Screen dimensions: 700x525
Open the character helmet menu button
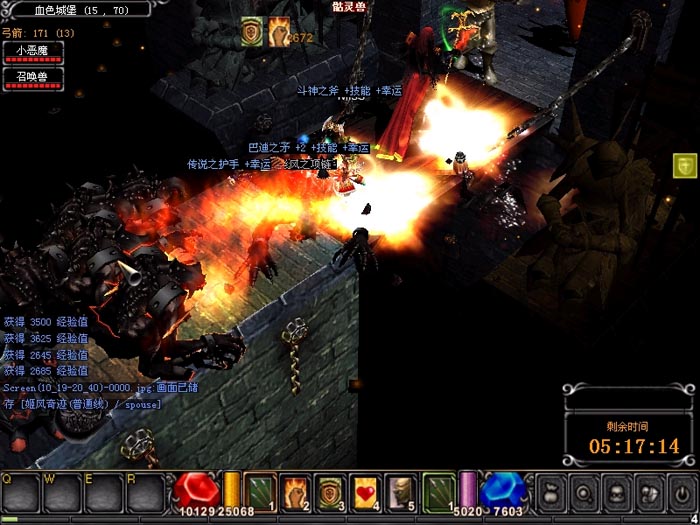pyautogui.click(x=616, y=492)
